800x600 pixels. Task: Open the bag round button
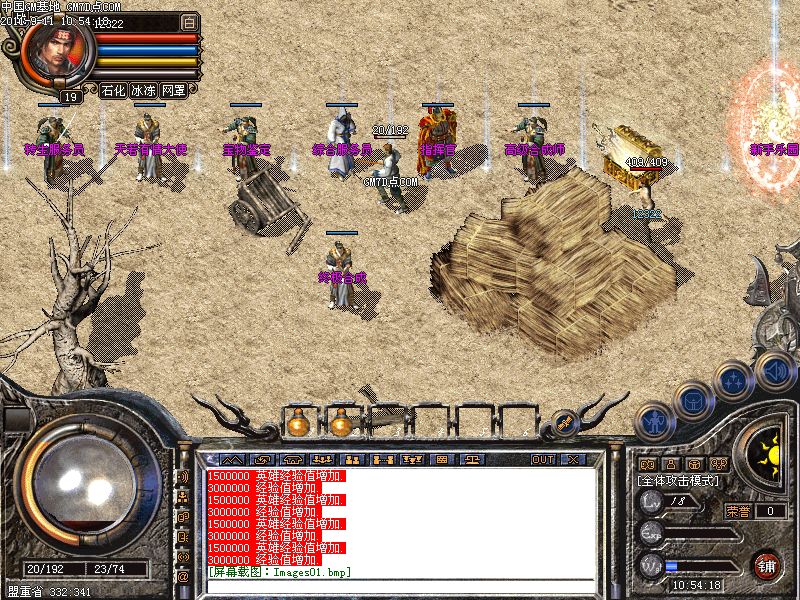[x=692, y=400]
